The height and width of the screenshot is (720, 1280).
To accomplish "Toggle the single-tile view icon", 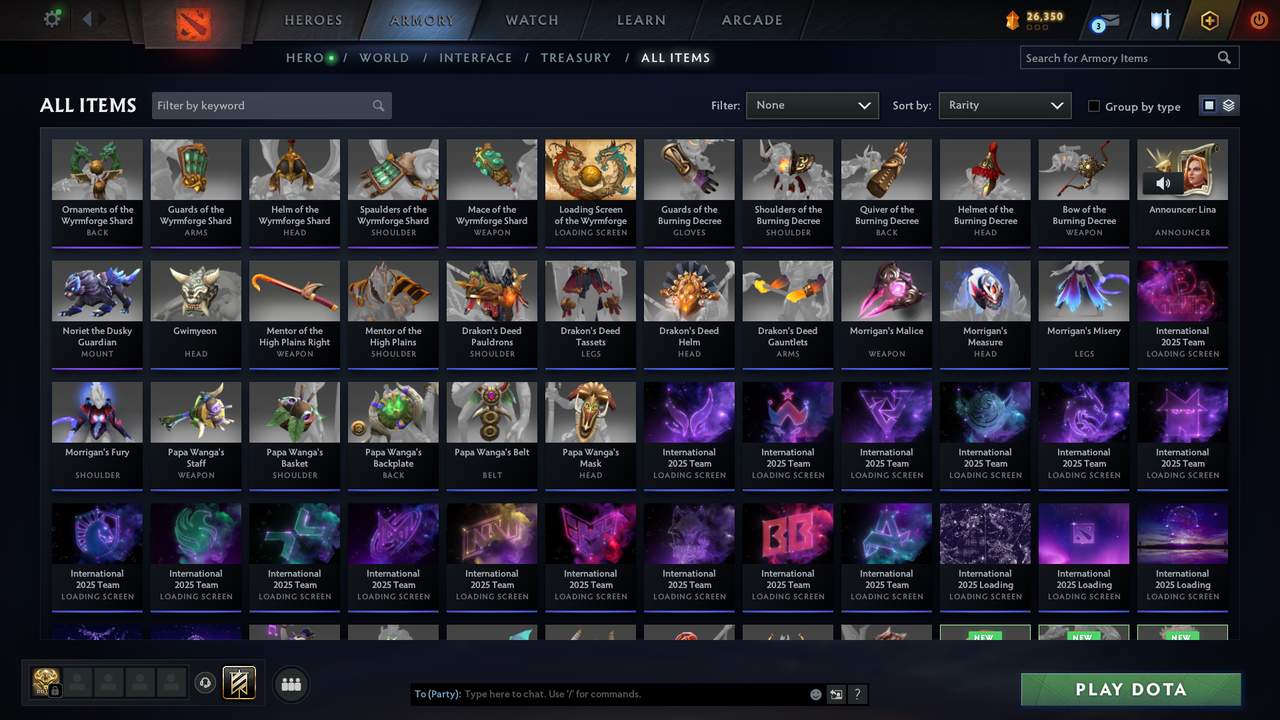I will click(1209, 104).
